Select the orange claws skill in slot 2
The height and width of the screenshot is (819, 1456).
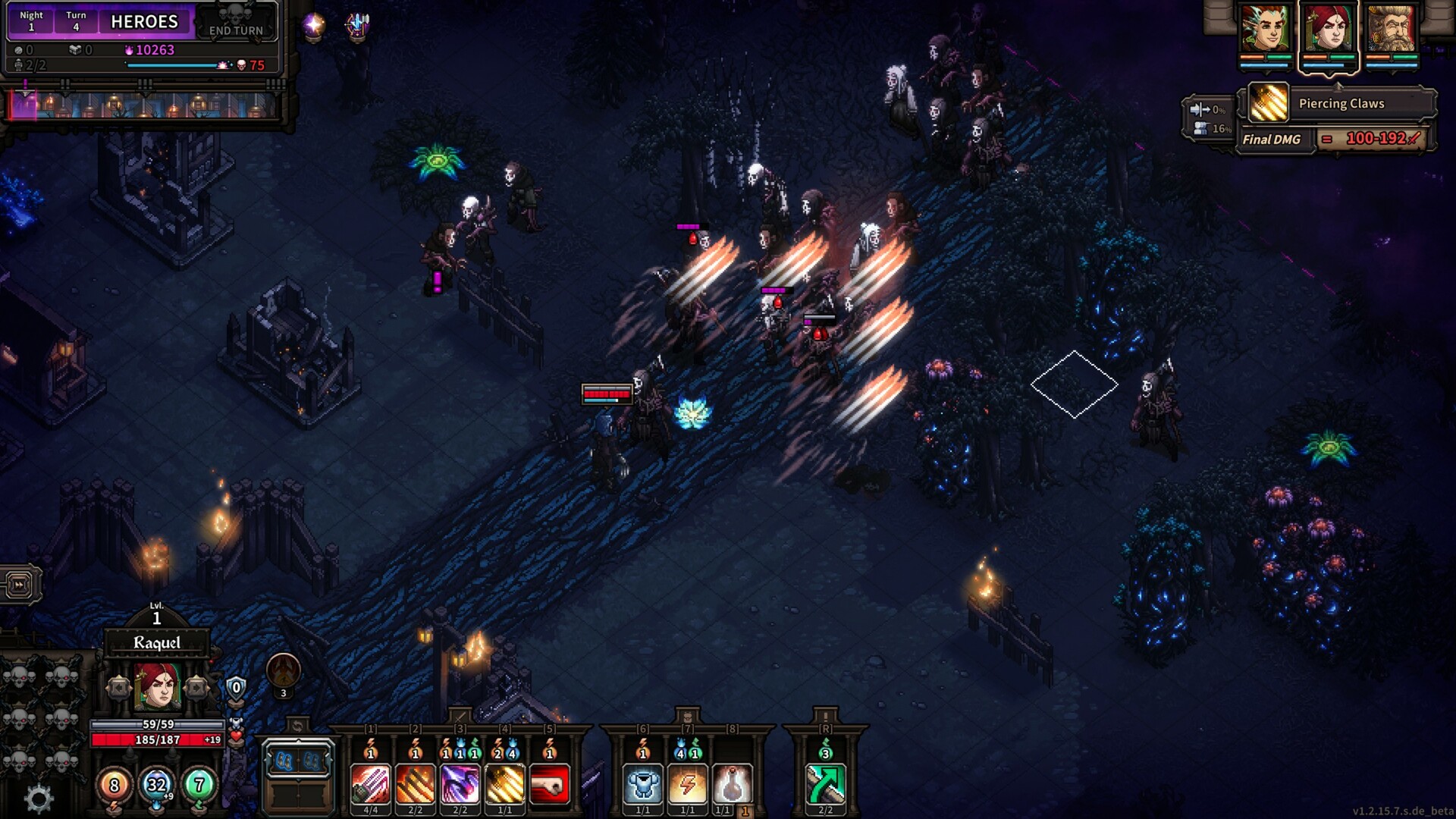tap(415, 783)
